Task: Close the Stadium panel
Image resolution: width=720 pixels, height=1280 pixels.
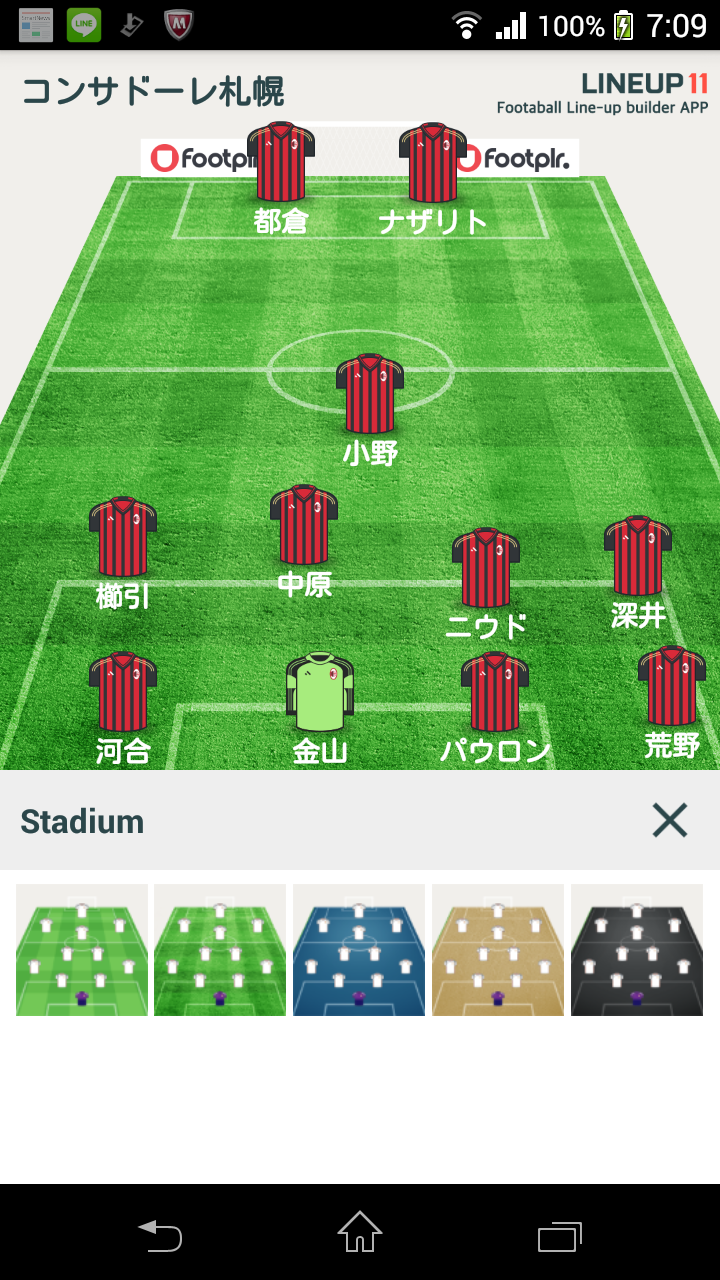Action: pyautogui.click(x=669, y=821)
